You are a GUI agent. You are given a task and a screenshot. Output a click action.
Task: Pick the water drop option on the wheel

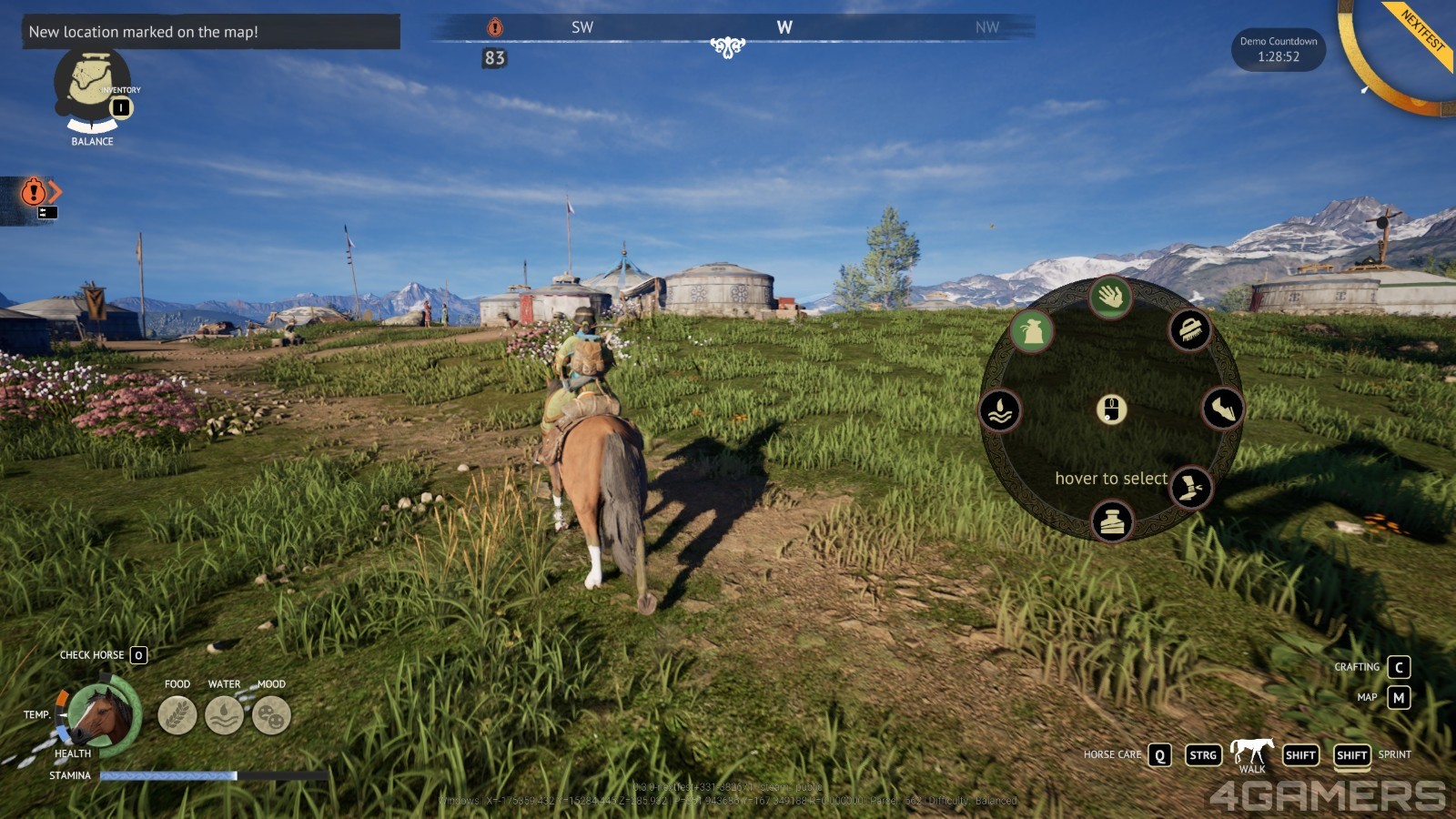[x=1000, y=410]
